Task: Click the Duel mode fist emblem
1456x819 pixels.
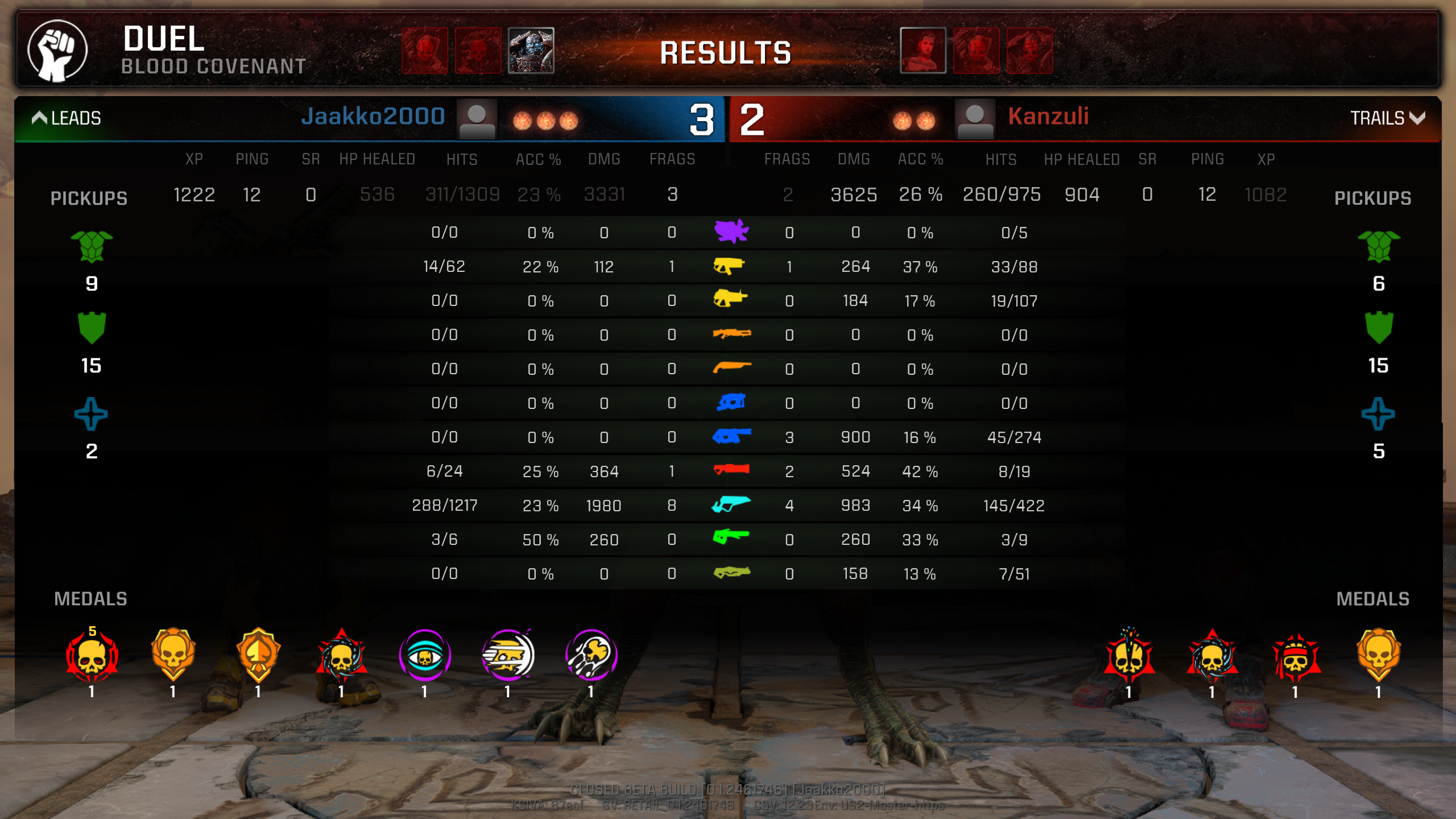Action: tap(57, 50)
